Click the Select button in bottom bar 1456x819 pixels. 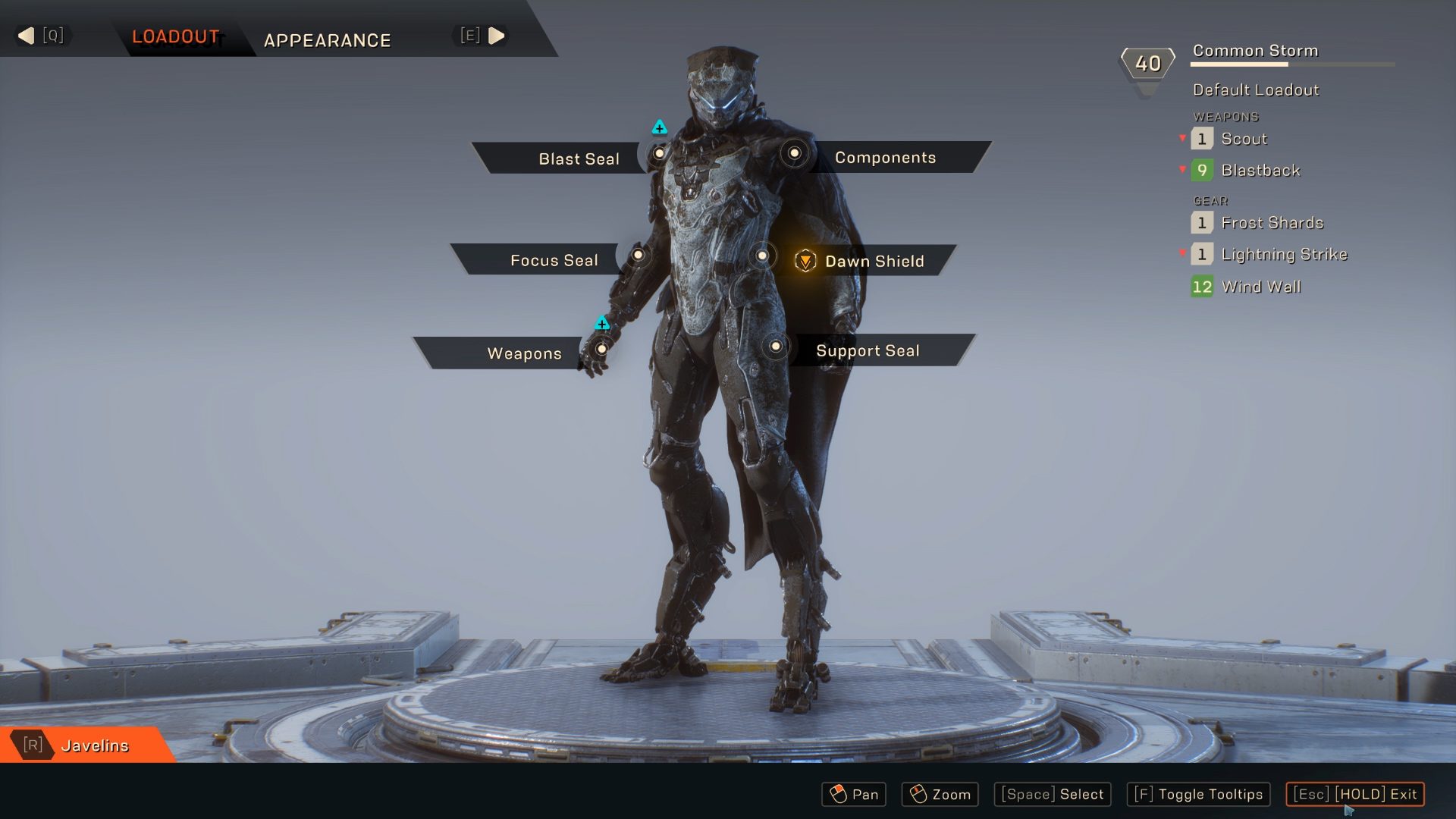1053,794
